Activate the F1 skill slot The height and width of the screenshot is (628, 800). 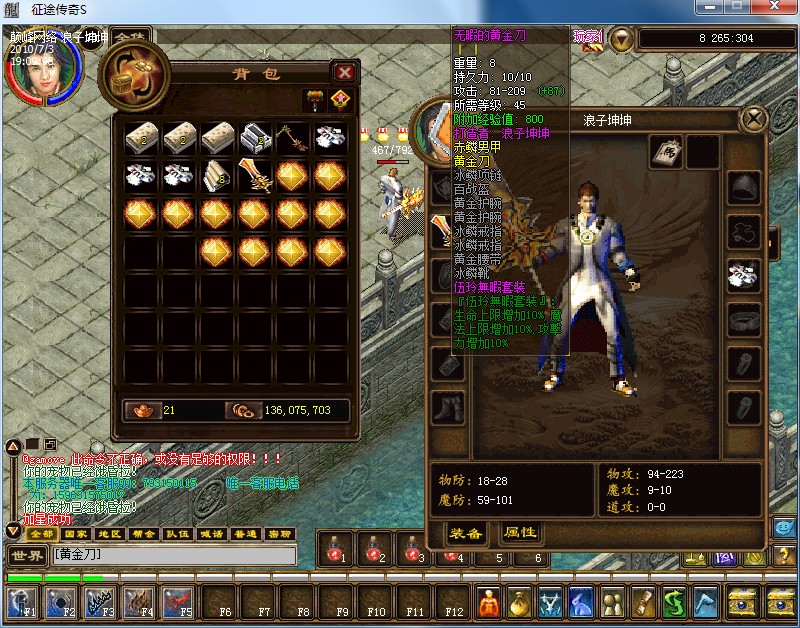(x=22, y=601)
